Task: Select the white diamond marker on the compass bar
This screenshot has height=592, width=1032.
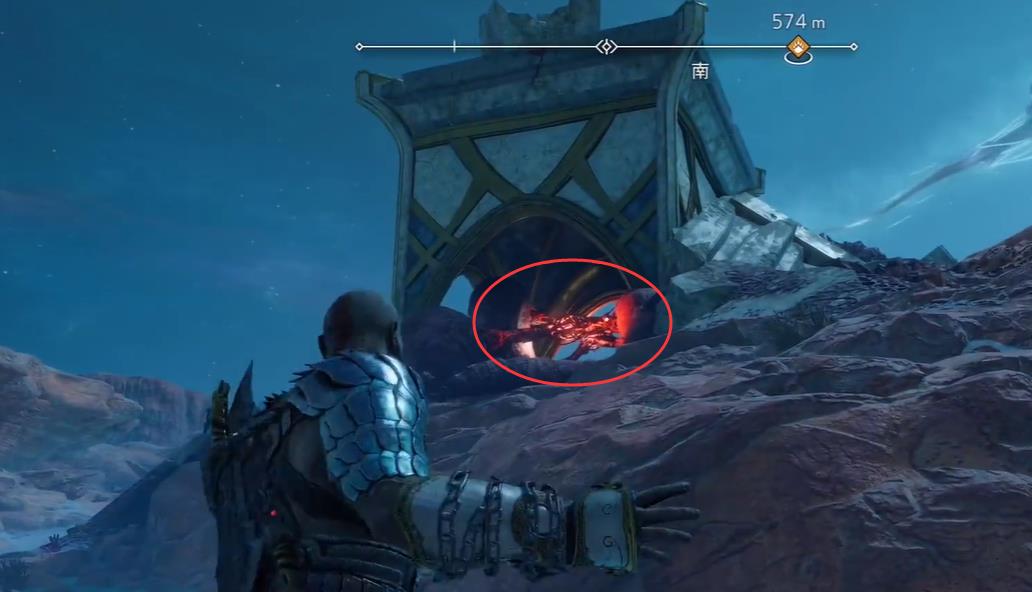Action: [x=606, y=47]
